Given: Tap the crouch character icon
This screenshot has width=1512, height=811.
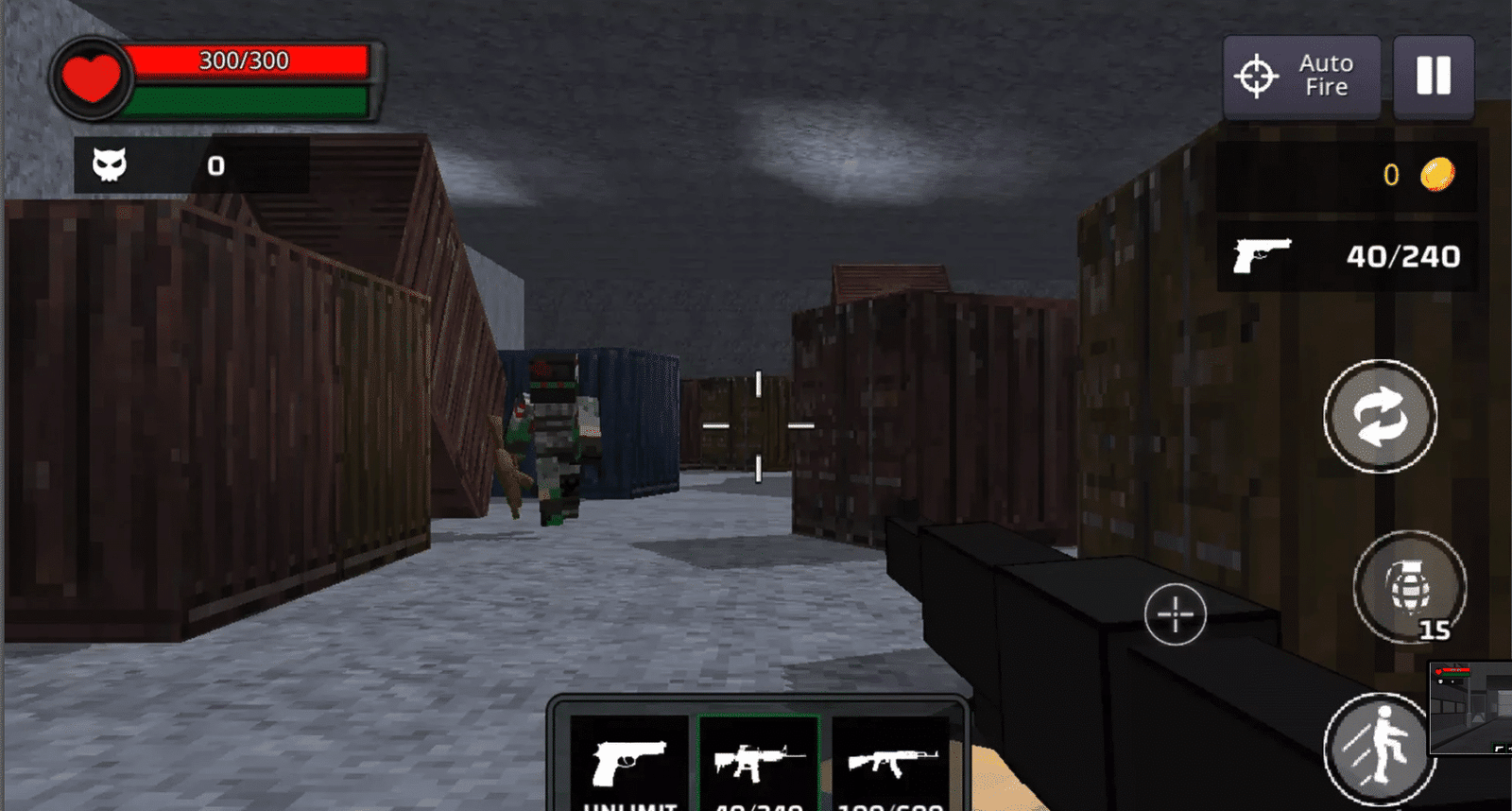Looking at the screenshot, I should (1383, 750).
